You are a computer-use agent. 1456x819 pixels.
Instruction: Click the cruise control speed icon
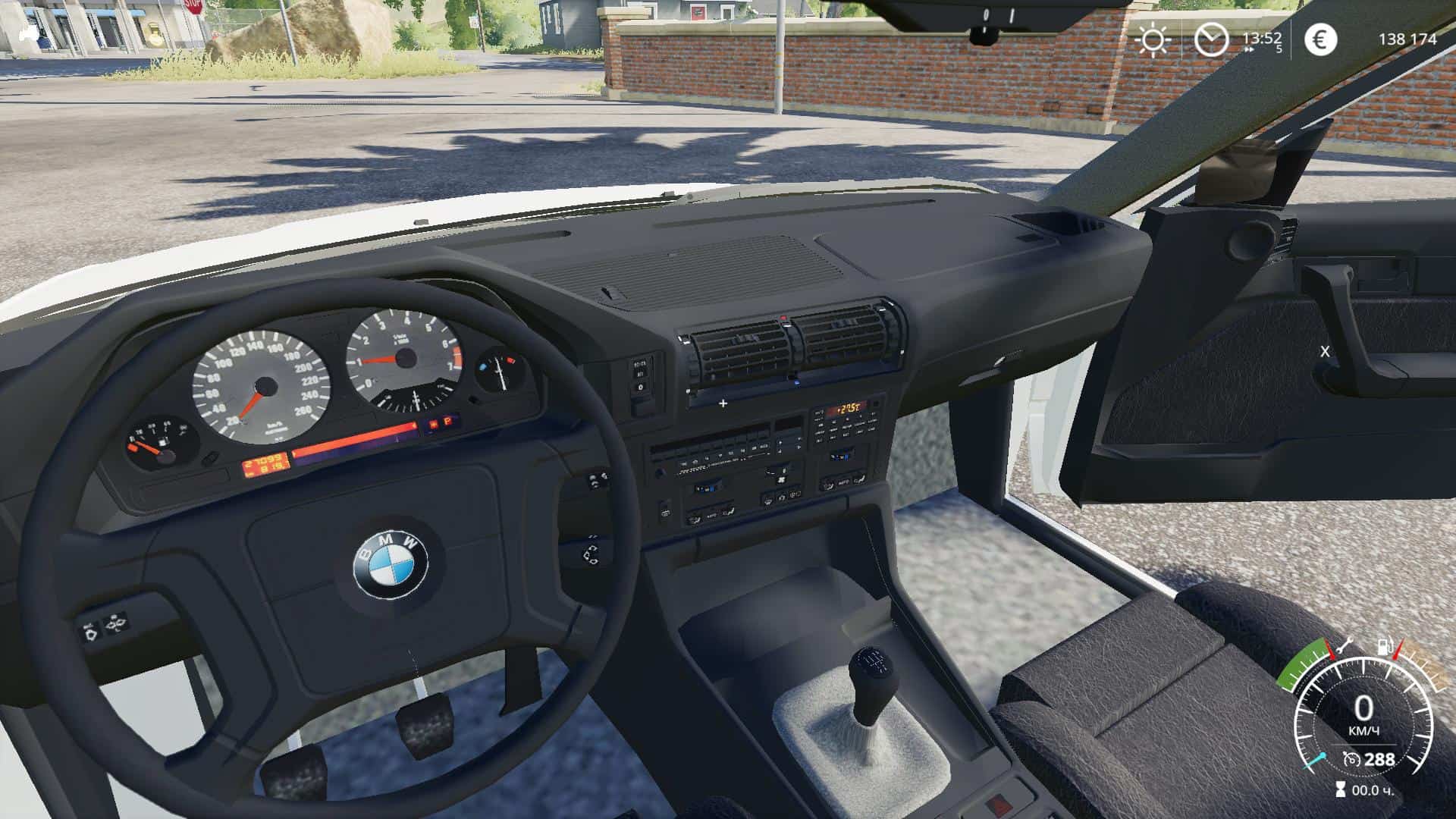point(1350,759)
